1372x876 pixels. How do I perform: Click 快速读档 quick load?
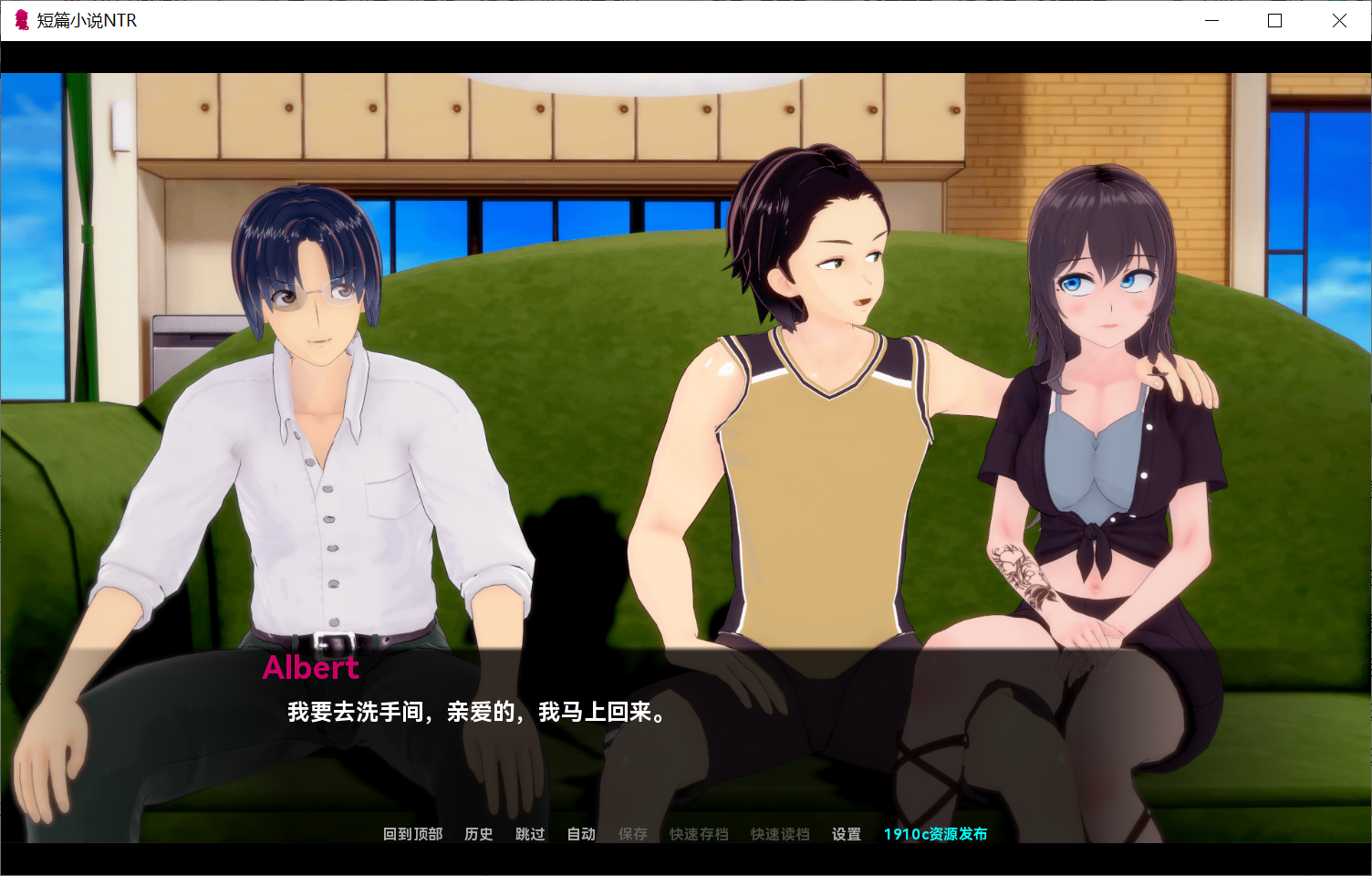click(x=780, y=834)
